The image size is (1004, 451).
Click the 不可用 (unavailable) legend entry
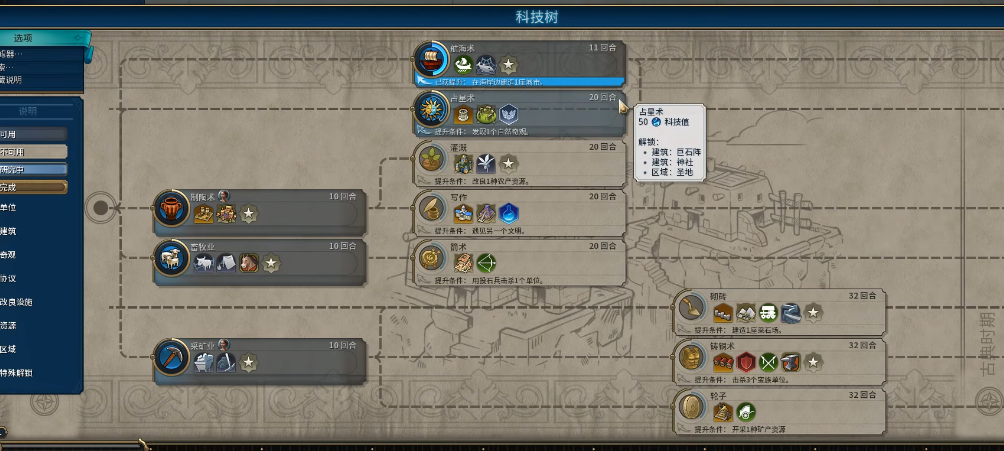(x=32, y=151)
